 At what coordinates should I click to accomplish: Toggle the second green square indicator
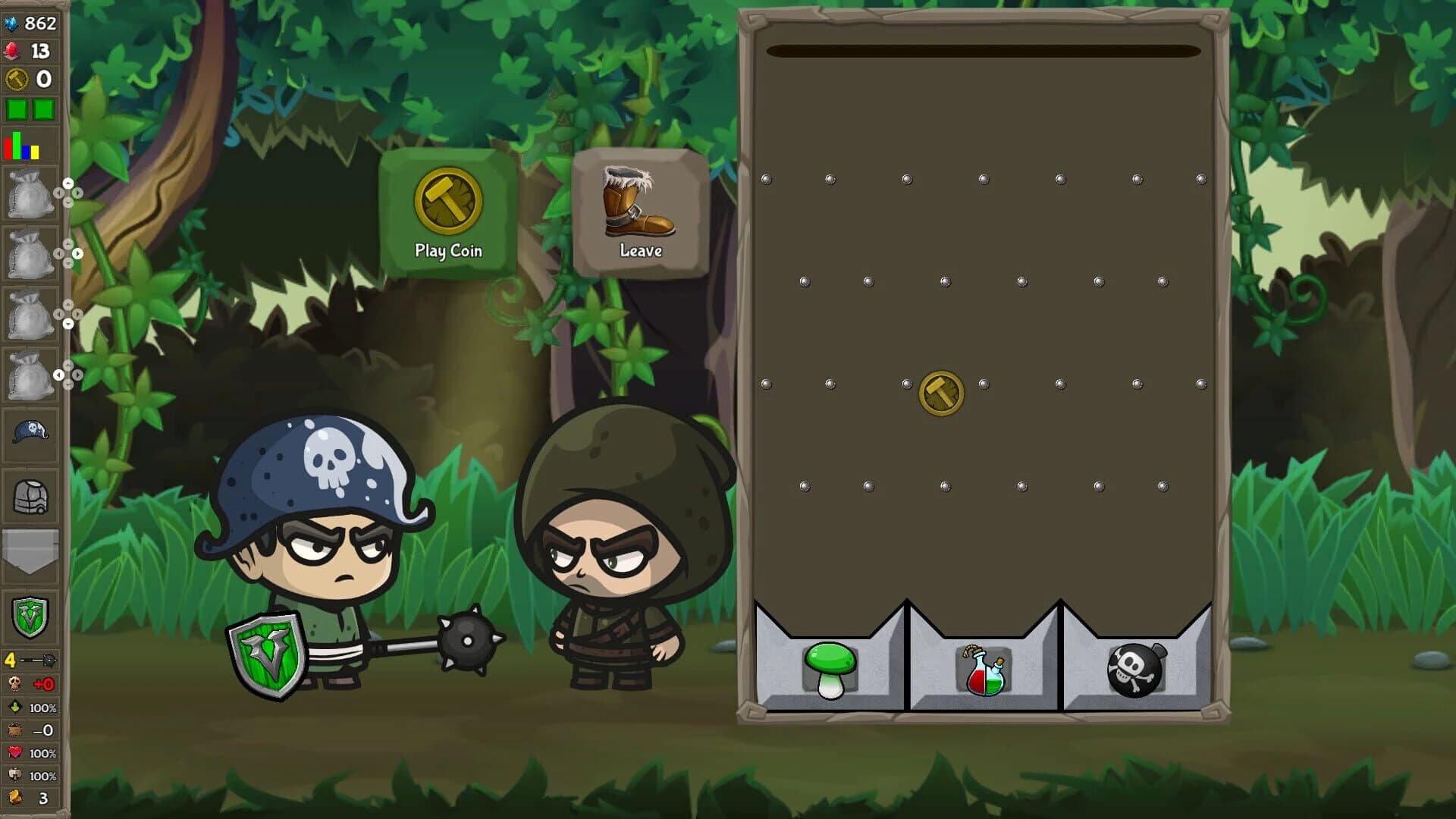(43, 108)
